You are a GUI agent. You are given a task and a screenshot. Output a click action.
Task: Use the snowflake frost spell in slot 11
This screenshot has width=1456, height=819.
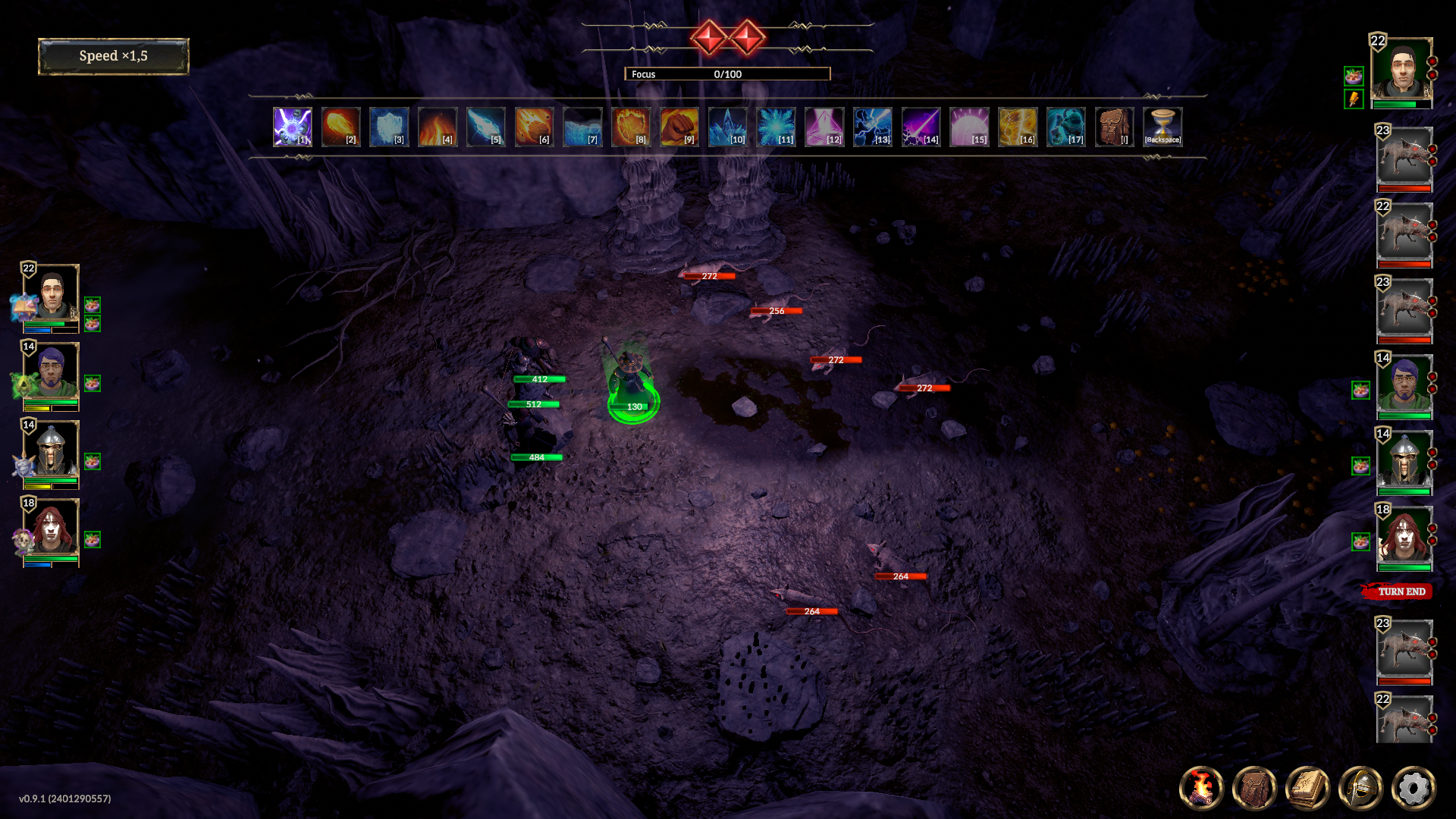(x=776, y=127)
